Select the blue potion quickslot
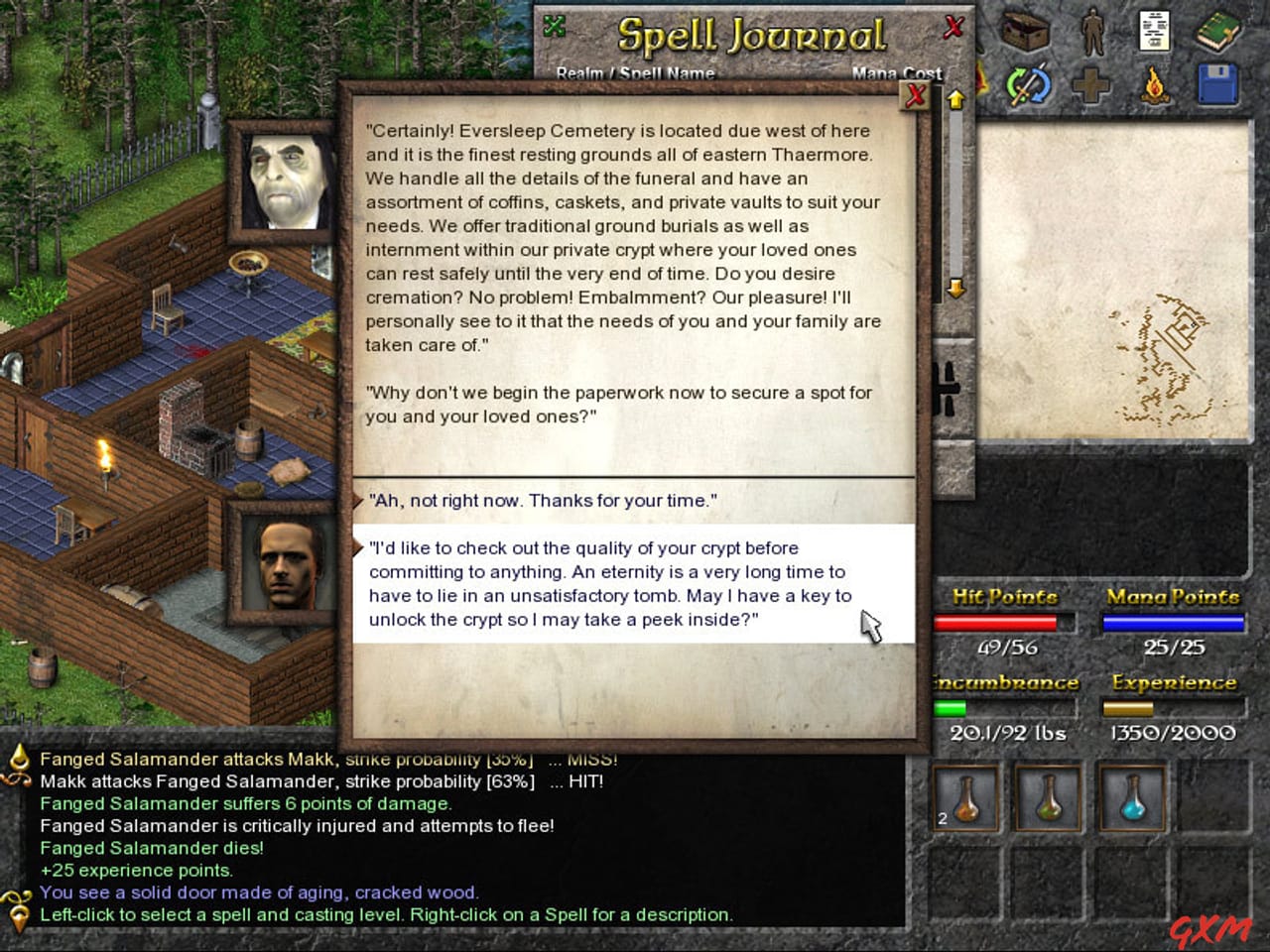This screenshot has width=1270, height=952. click(x=1133, y=798)
